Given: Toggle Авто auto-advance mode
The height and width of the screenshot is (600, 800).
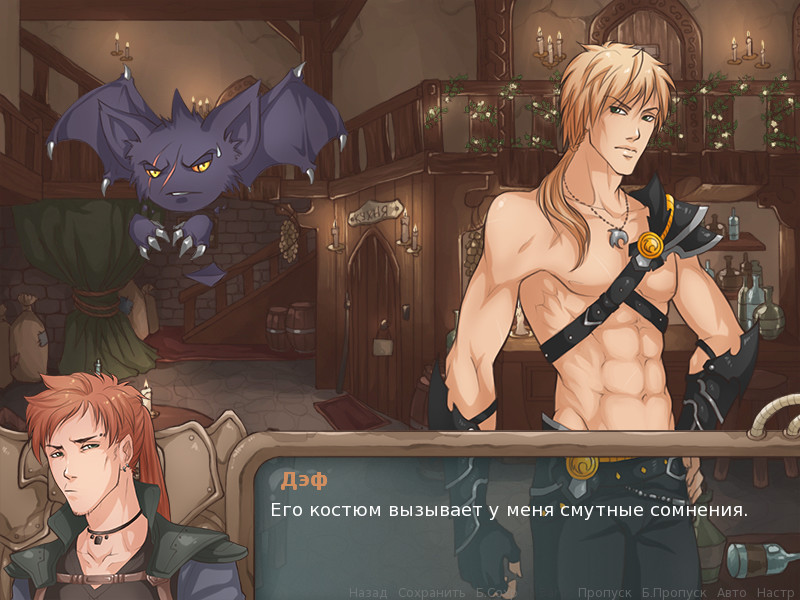Looking at the screenshot, I should [x=731, y=592].
